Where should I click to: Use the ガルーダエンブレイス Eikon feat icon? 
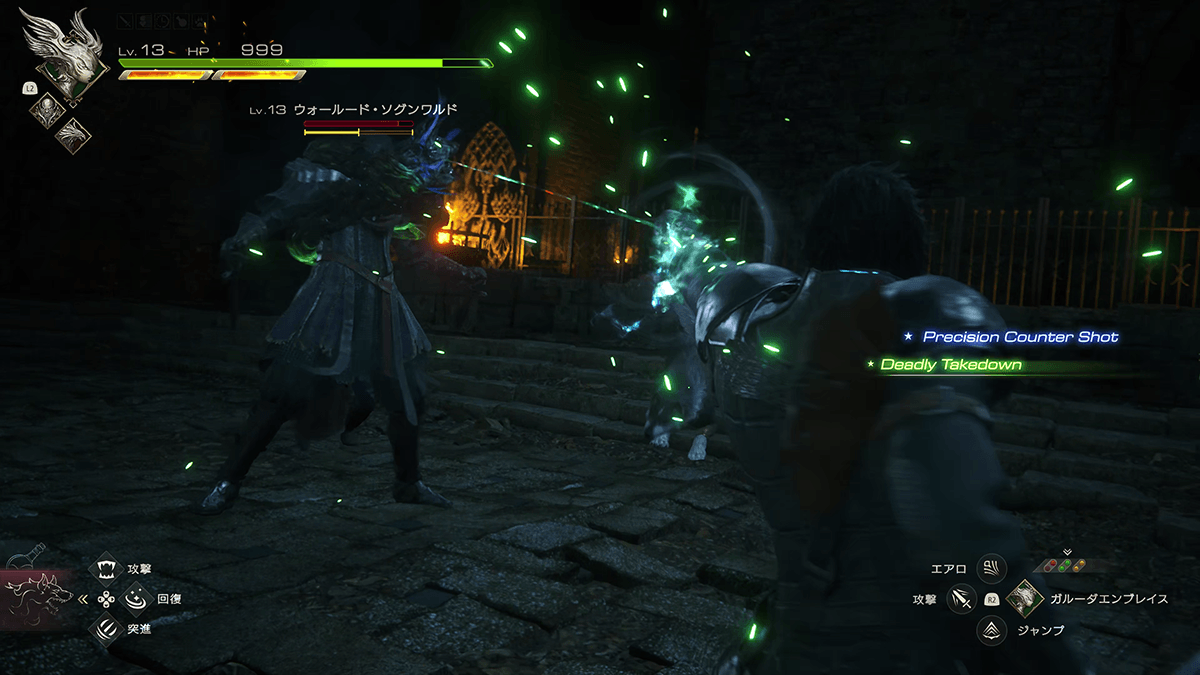(x=1023, y=598)
